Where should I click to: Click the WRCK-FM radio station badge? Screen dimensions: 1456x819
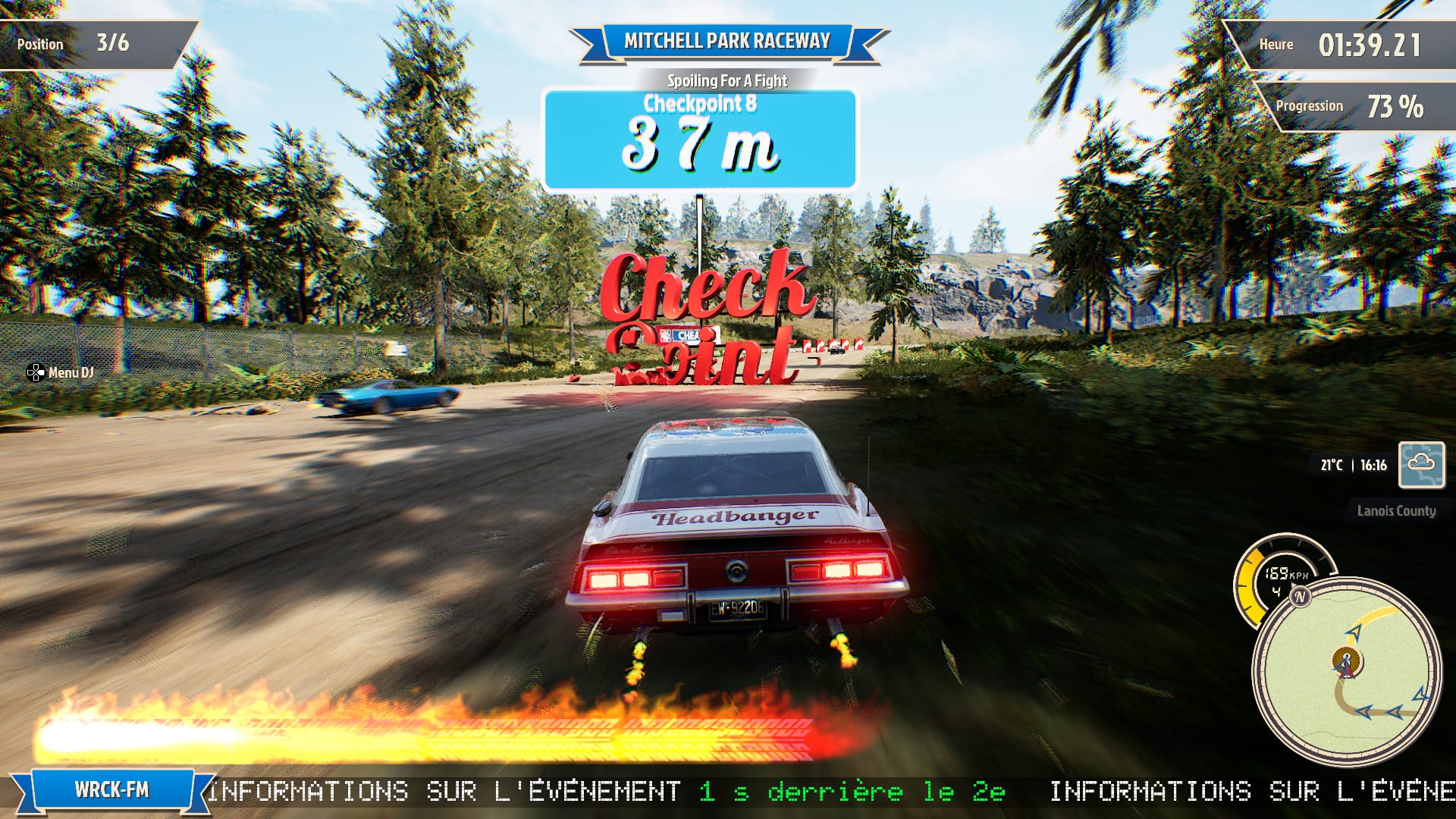point(111,790)
